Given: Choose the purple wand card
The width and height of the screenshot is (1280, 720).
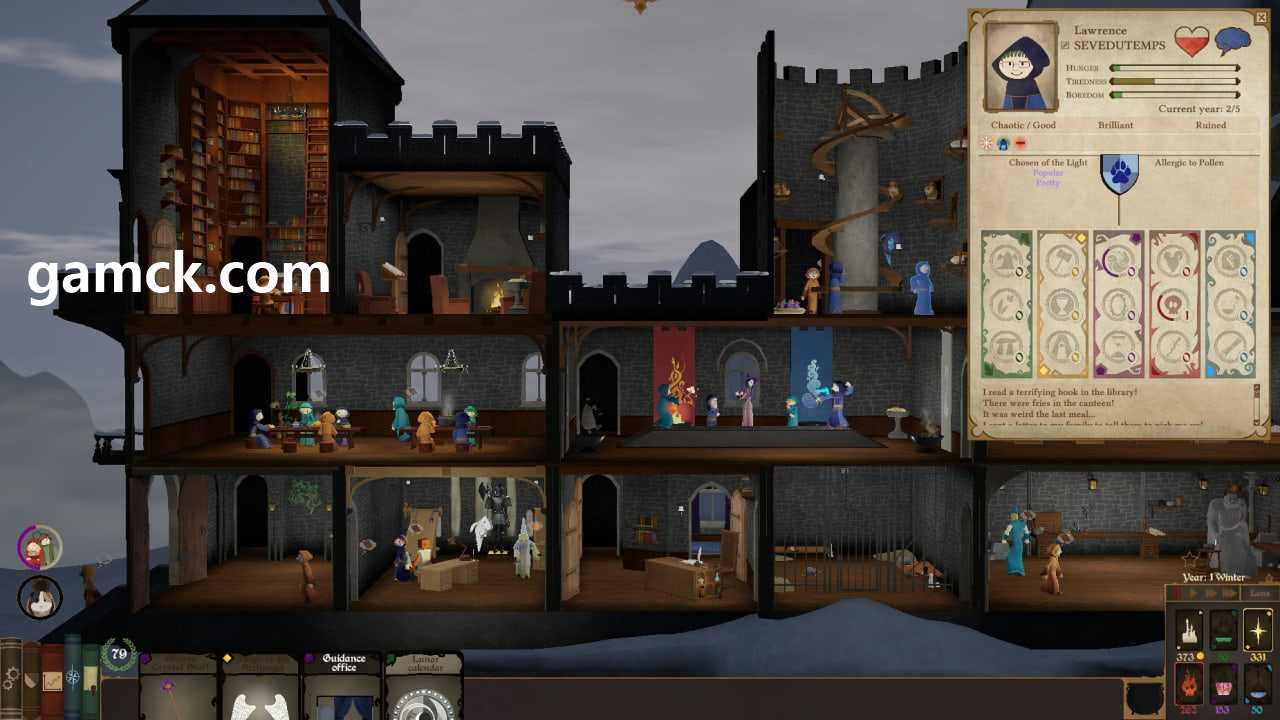Looking at the screenshot, I should click(178, 688).
